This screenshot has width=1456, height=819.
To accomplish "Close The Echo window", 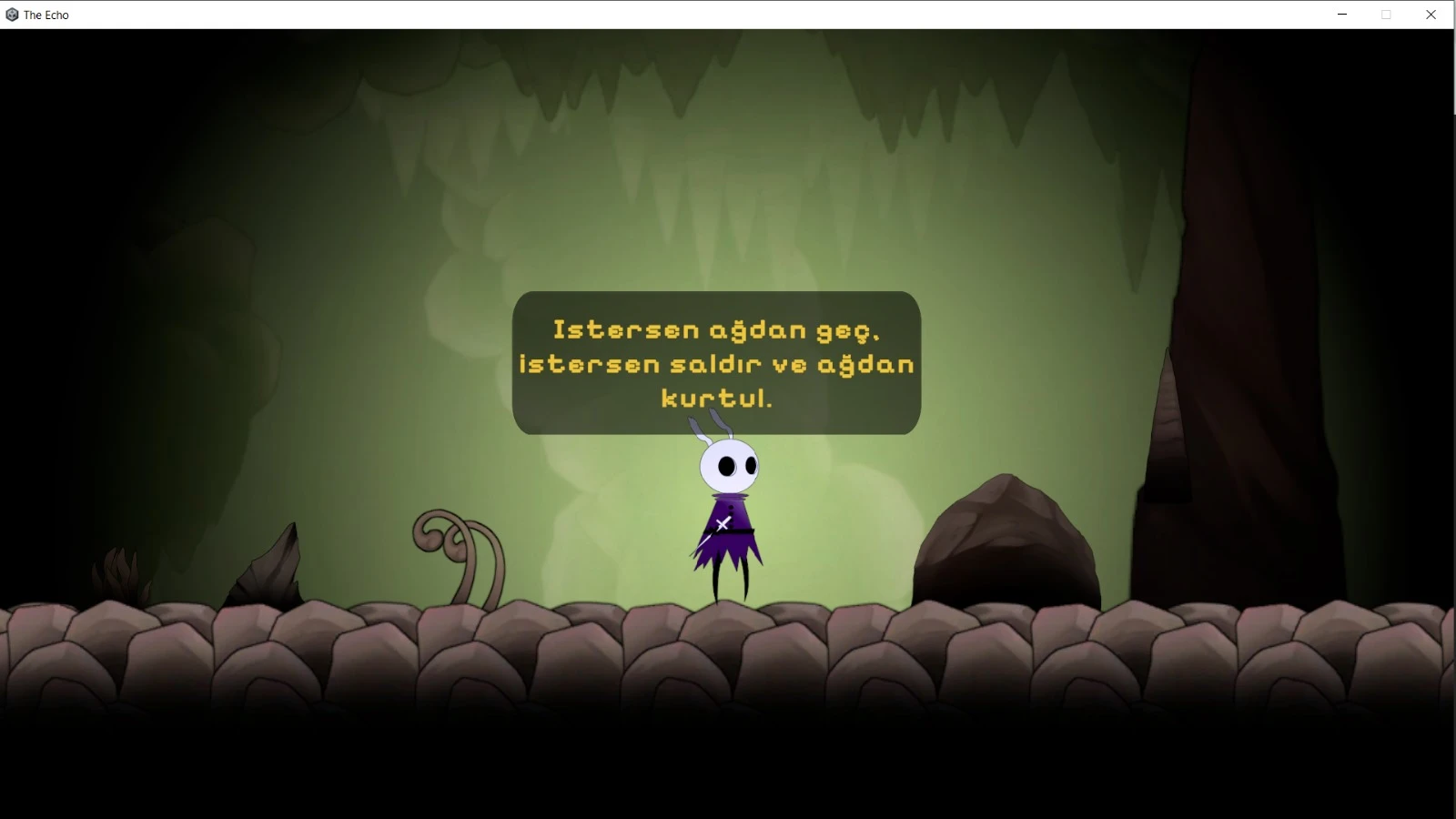I will [1431, 15].
